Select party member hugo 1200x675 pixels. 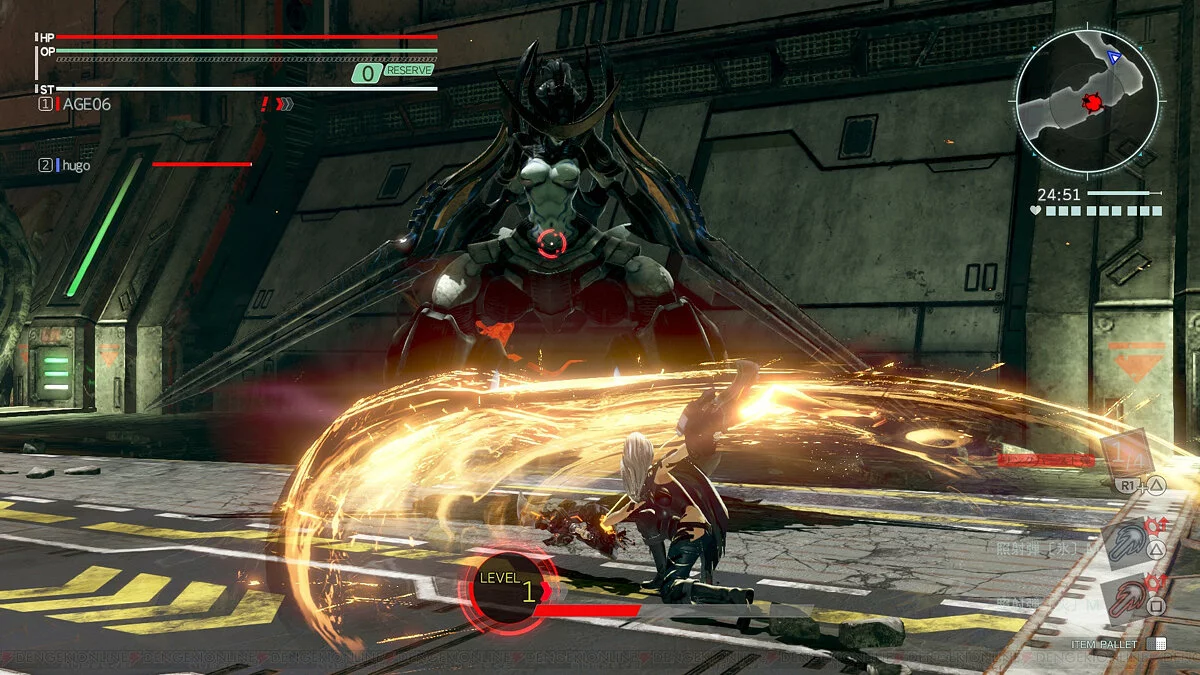coord(75,165)
